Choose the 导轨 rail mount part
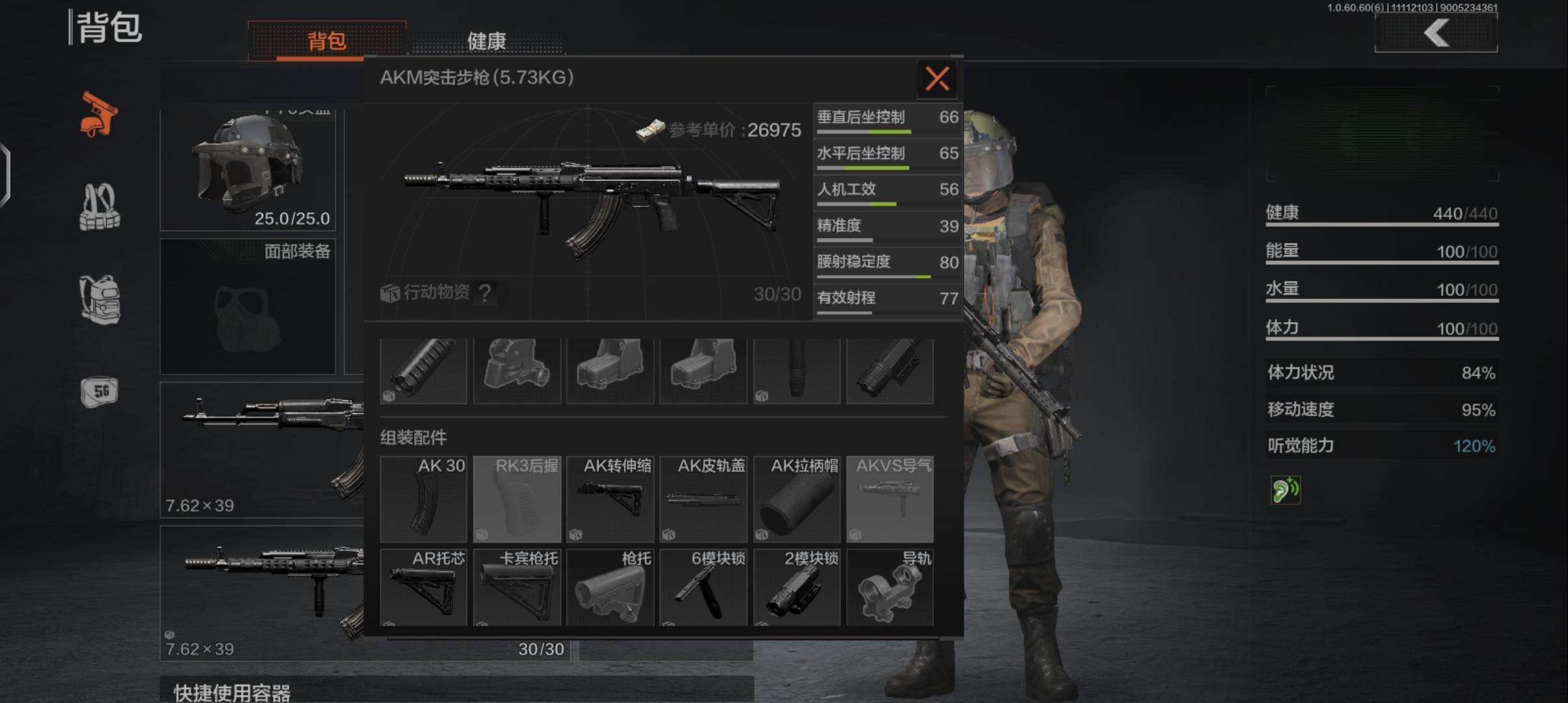The height and width of the screenshot is (703, 1568). 890,587
